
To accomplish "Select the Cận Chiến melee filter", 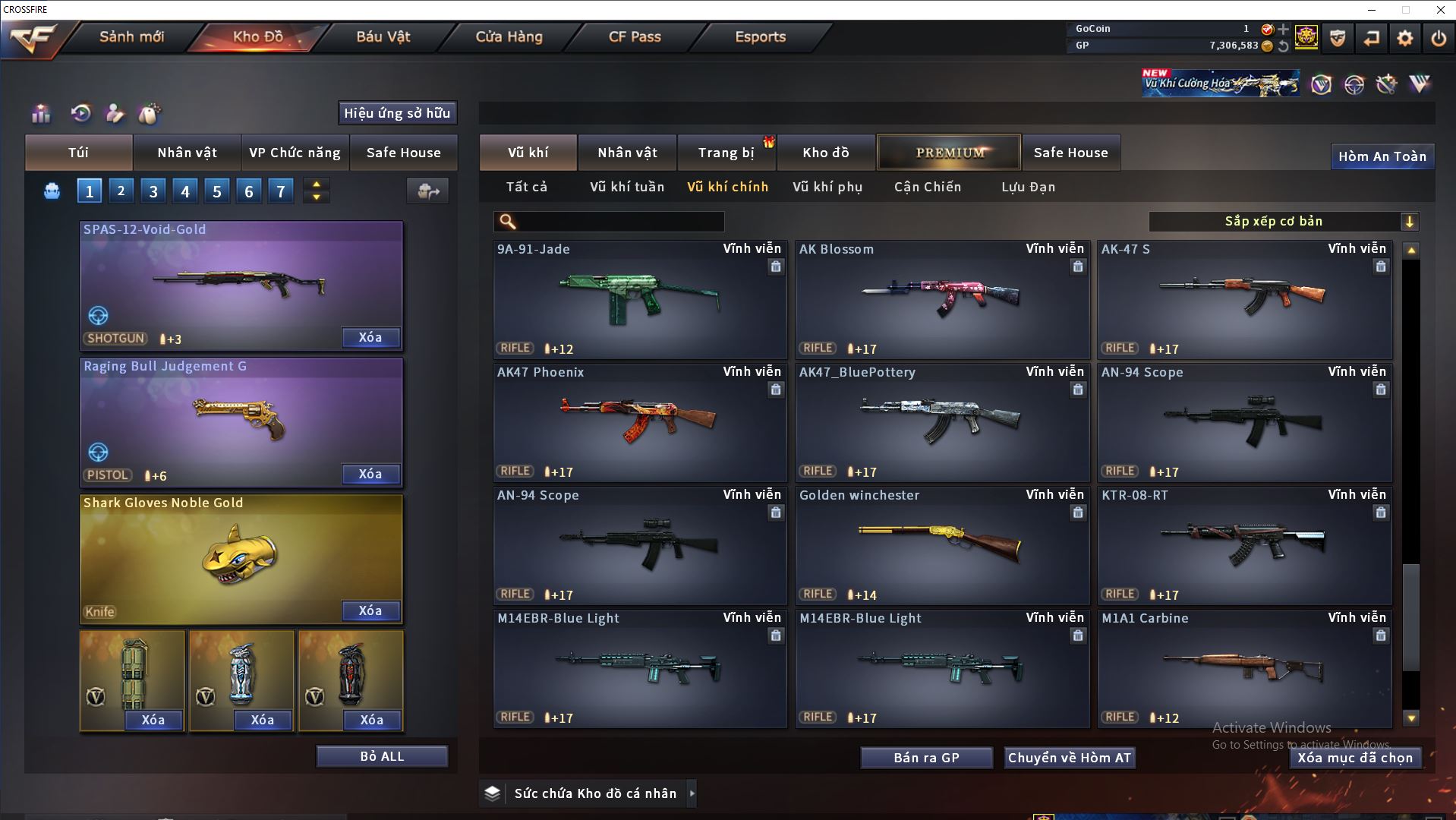I will pos(927,187).
